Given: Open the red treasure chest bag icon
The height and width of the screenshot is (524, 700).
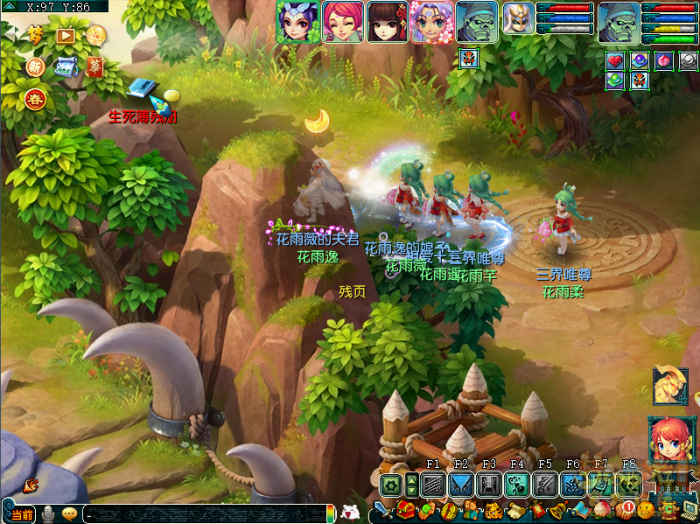Looking at the screenshot, I should click(x=405, y=512).
